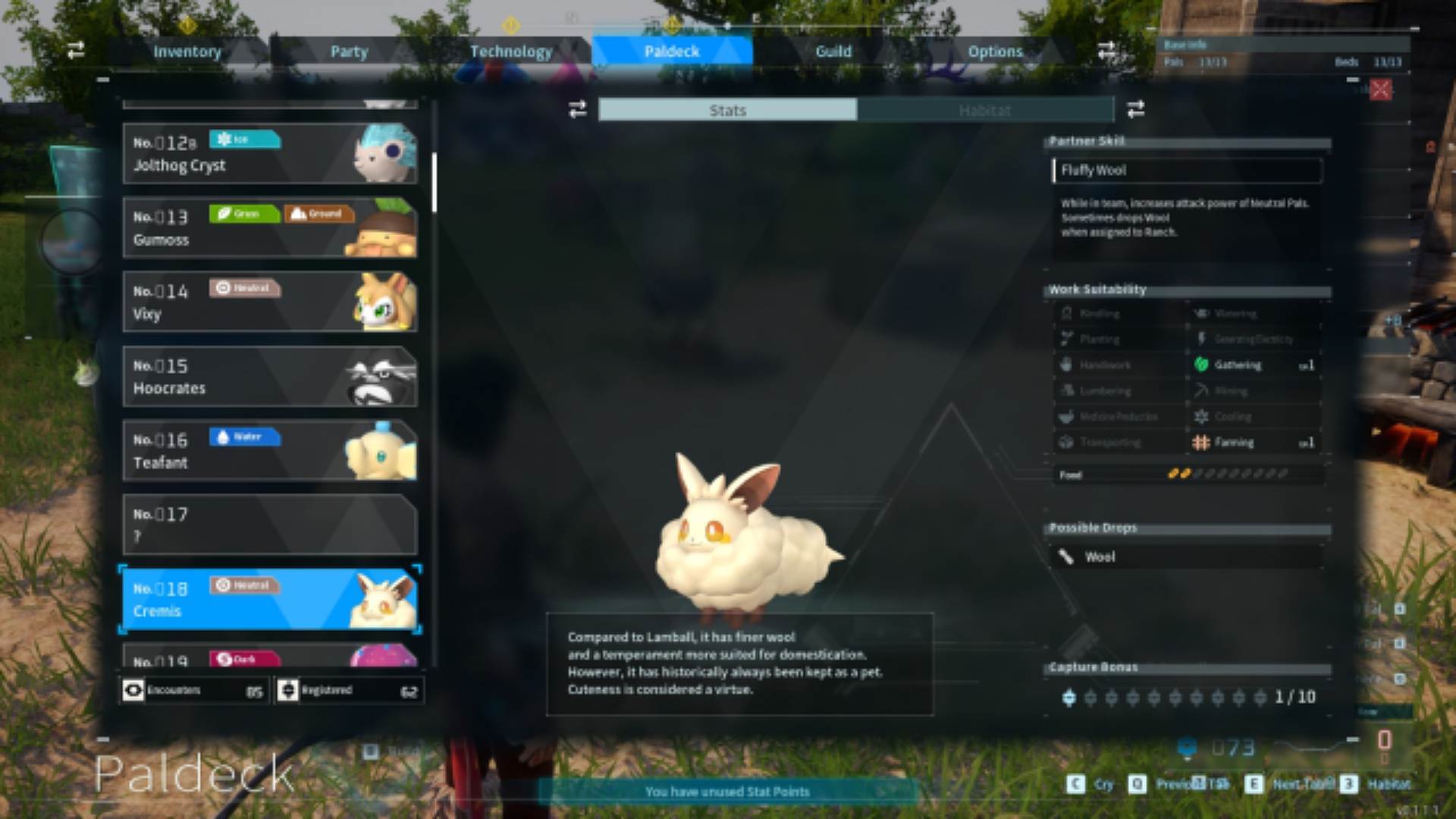Close the menu with the red X
Image resolution: width=1456 pixels, height=819 pixels.
1381,89
